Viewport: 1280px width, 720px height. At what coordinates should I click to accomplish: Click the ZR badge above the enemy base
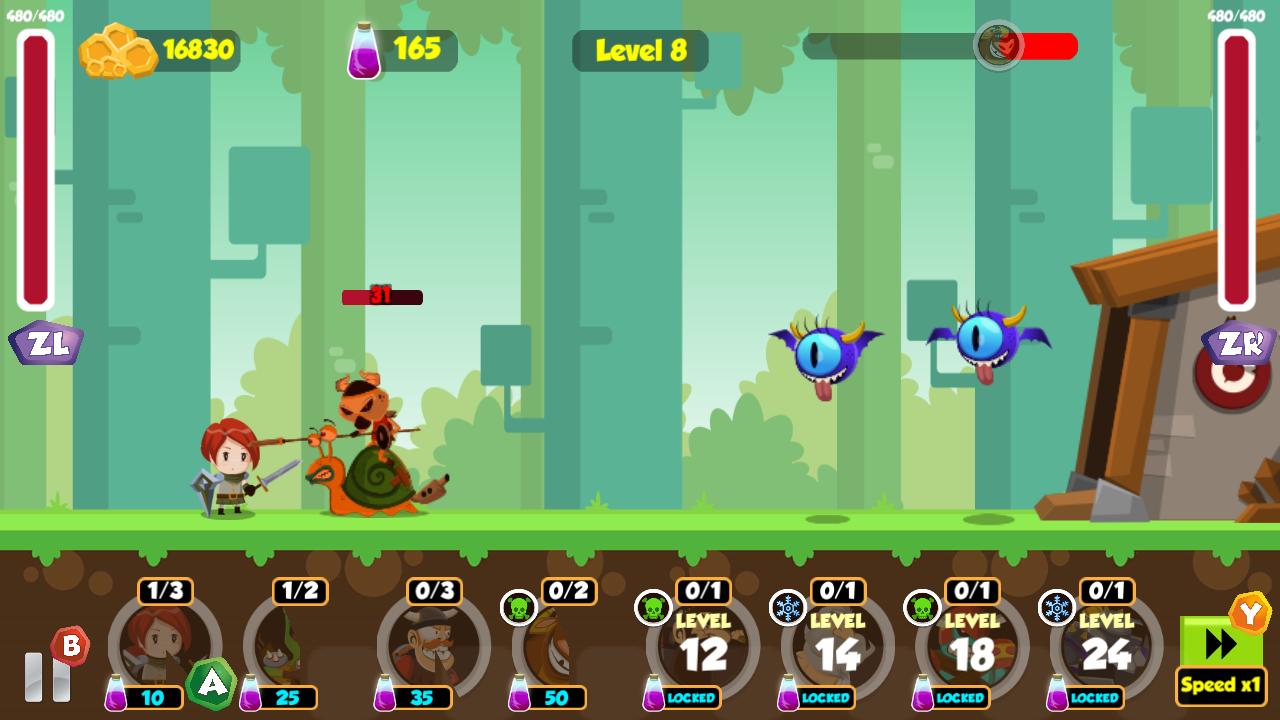tap(1237, 341)
